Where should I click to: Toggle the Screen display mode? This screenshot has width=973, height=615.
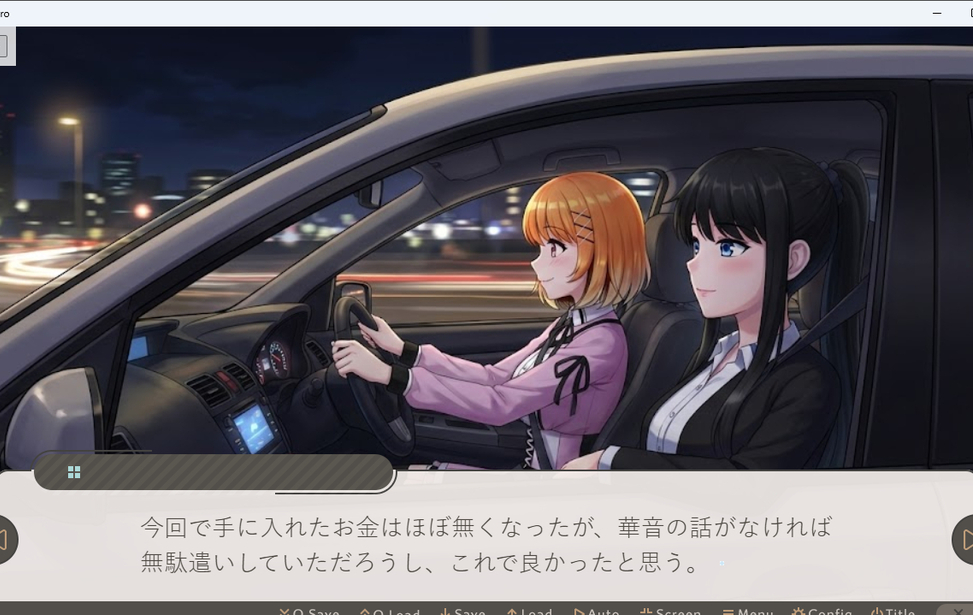point(671,610)
